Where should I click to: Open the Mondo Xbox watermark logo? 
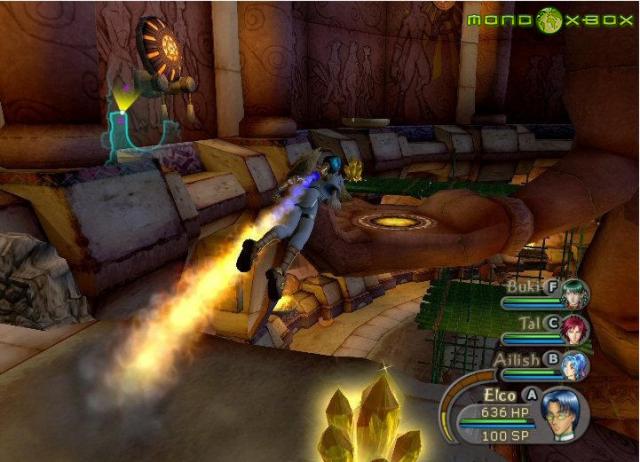coord(551,20)
